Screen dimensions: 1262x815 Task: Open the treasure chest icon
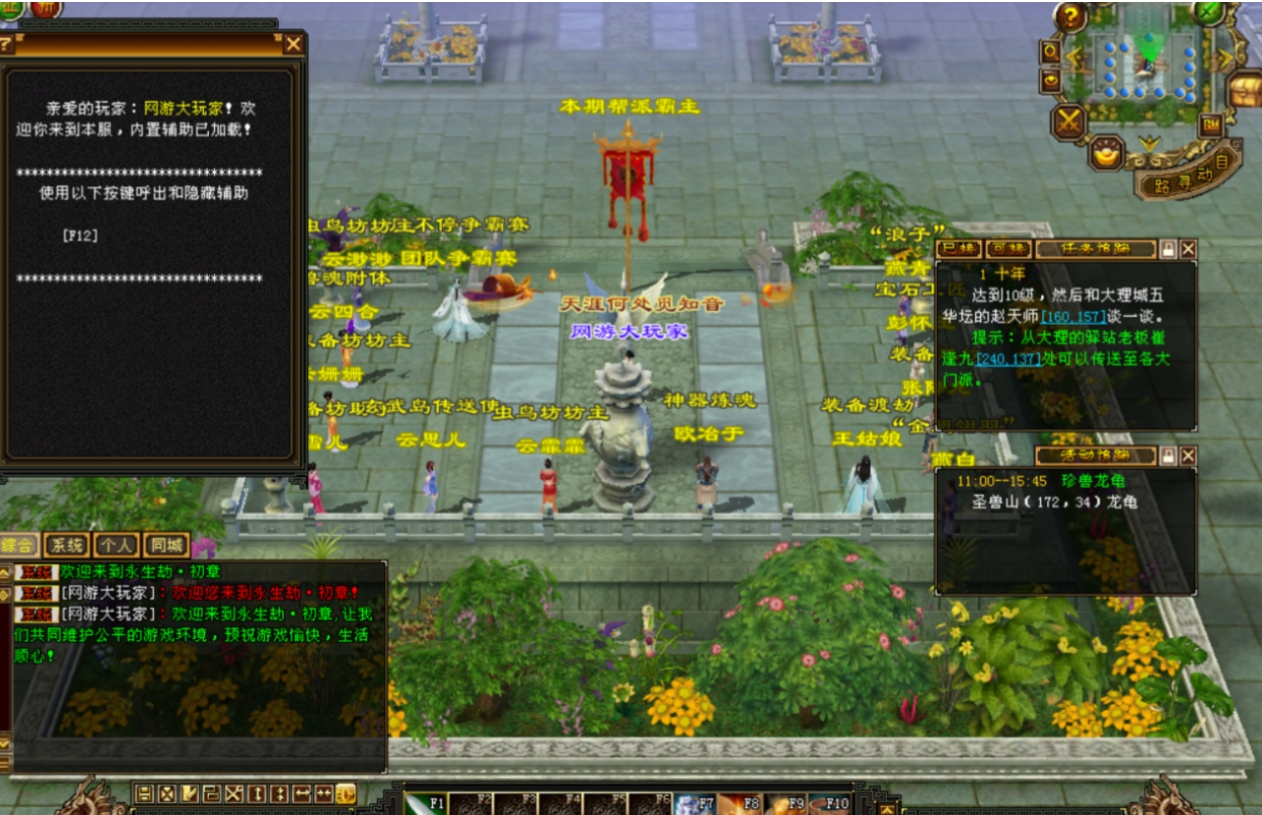click(x=1244, y=91)
